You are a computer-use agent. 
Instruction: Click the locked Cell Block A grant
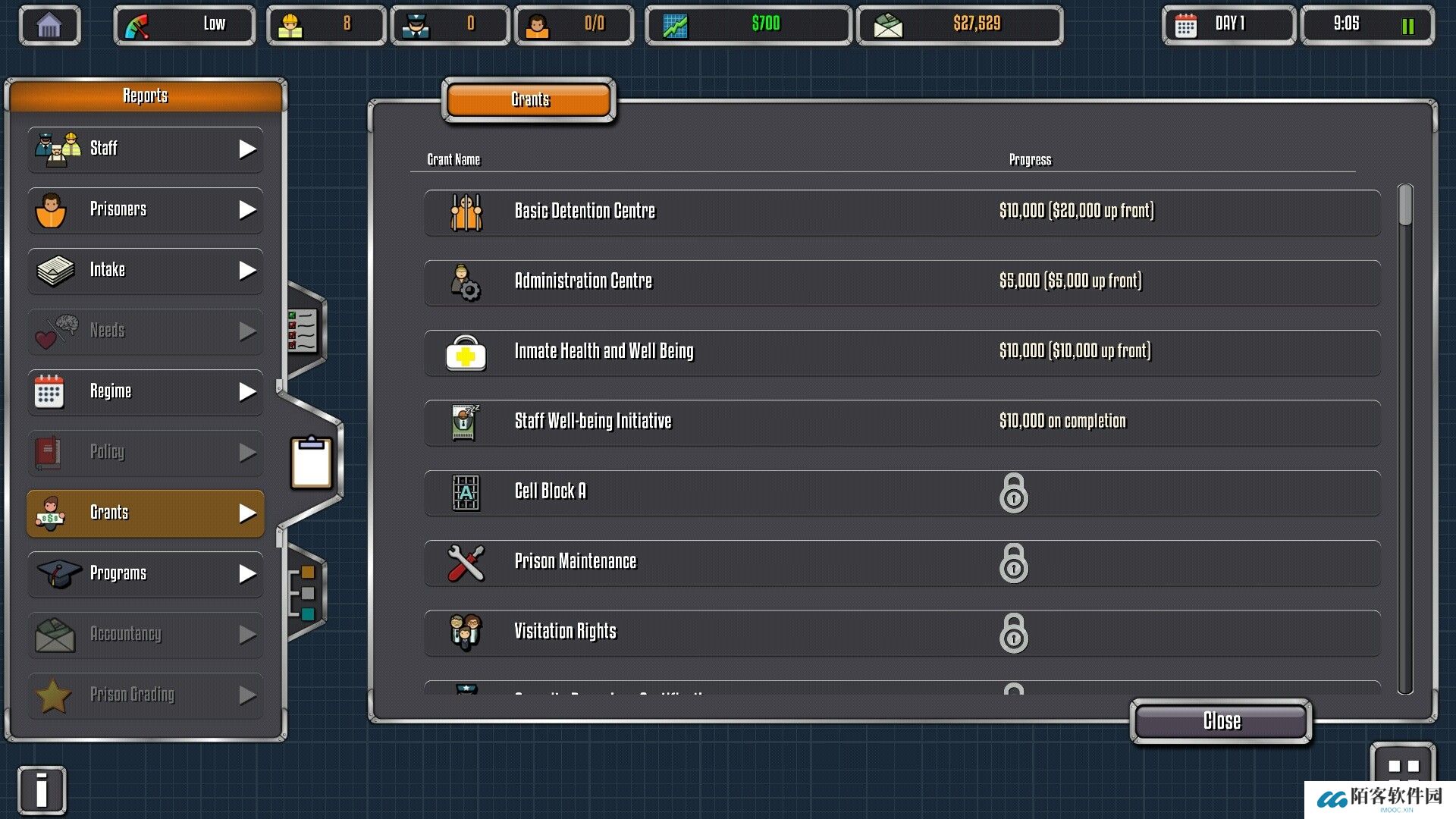tap(901, 492)
